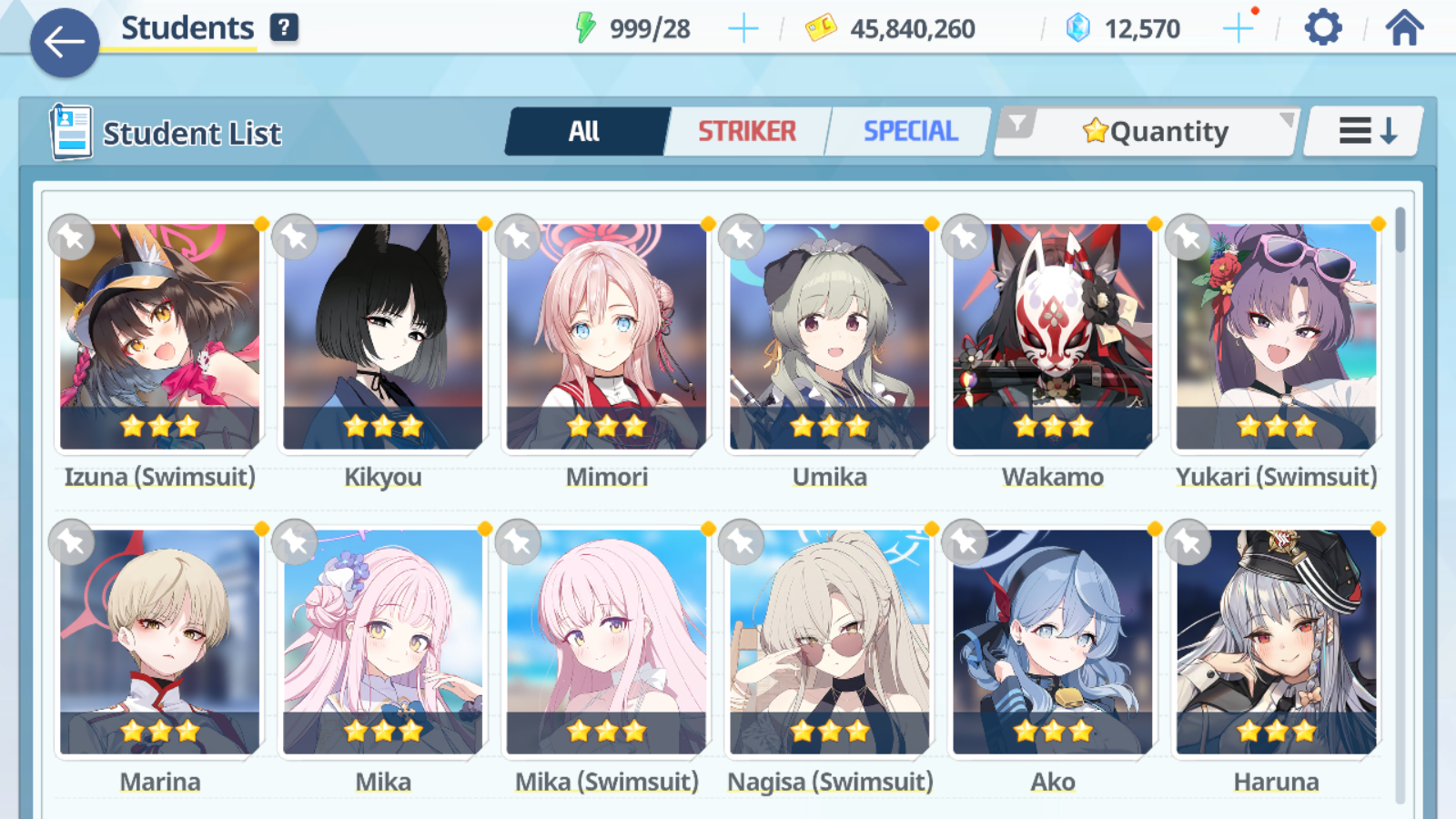Pin Haruna with her pushpin marker
This screenshot has height=819, width=1456.
tap(1187, 541)
